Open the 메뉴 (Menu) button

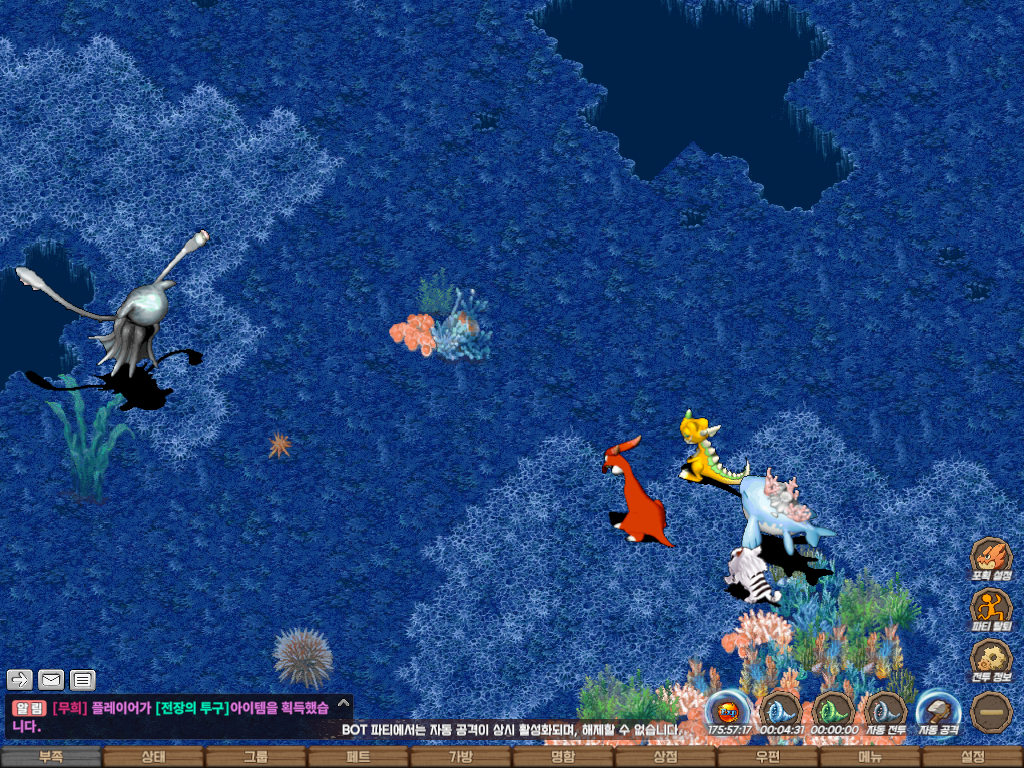(x=870, y=757)
